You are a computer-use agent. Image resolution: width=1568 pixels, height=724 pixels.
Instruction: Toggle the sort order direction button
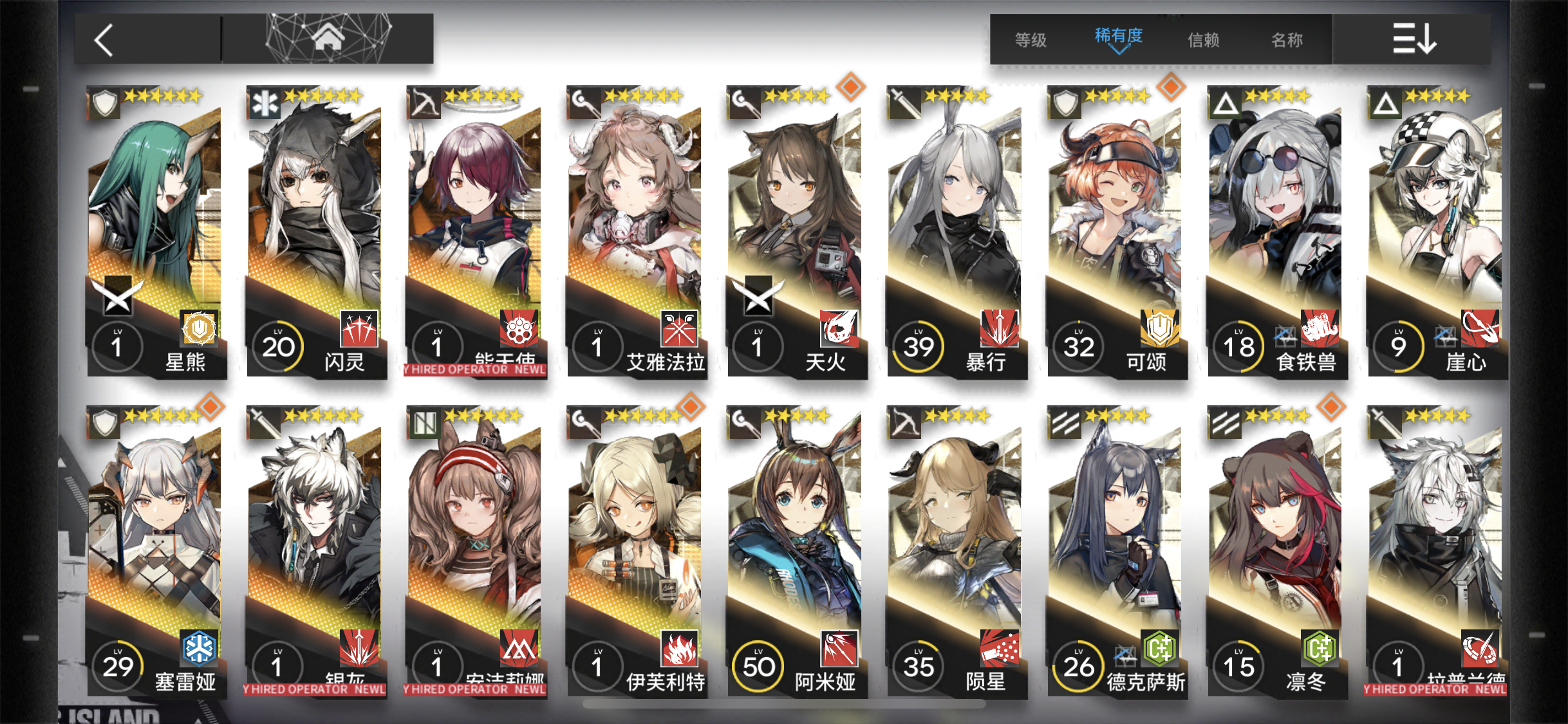click(x=1414, y=39)
